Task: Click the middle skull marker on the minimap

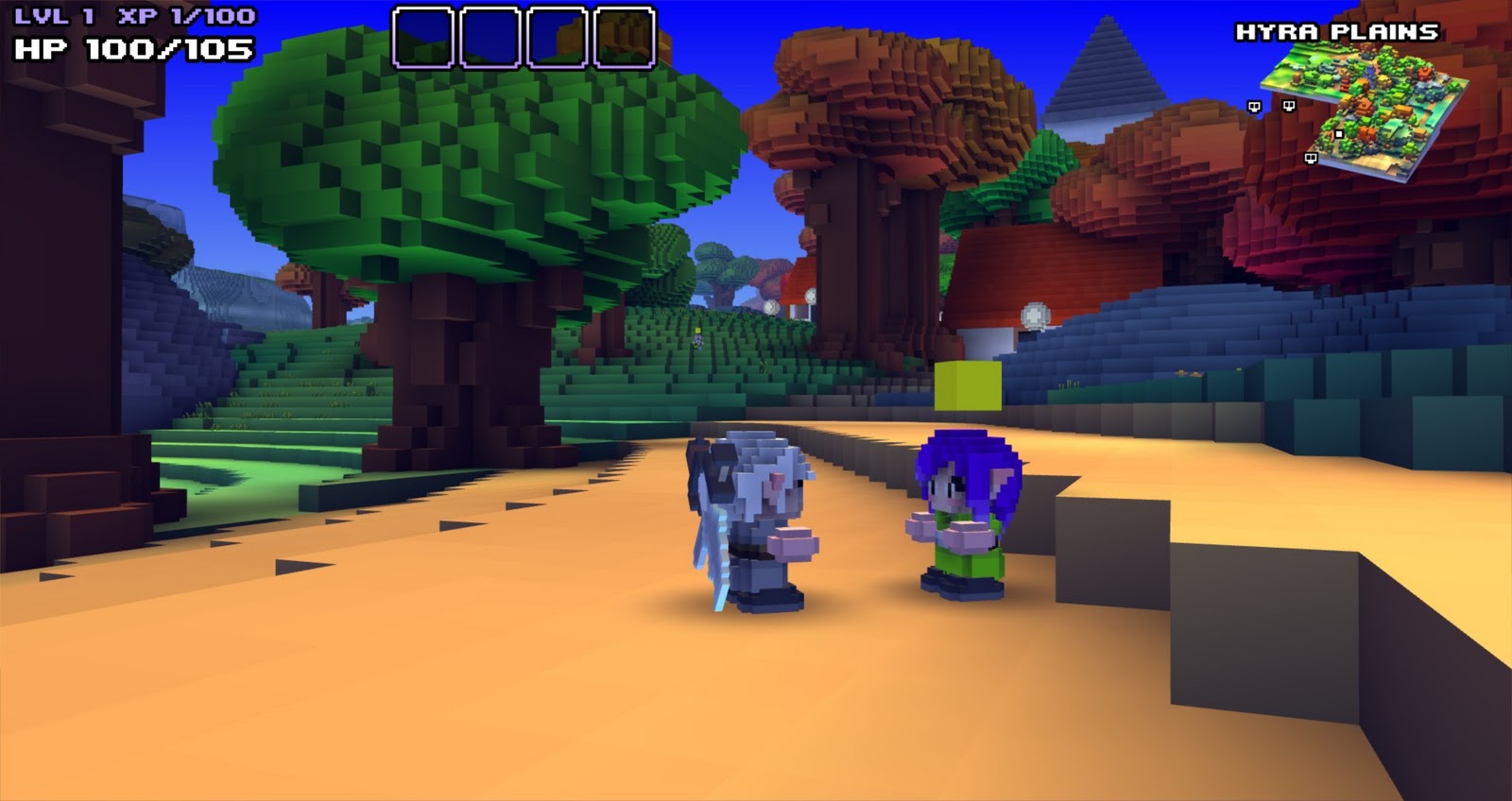Action: [x=1289, y=107]
